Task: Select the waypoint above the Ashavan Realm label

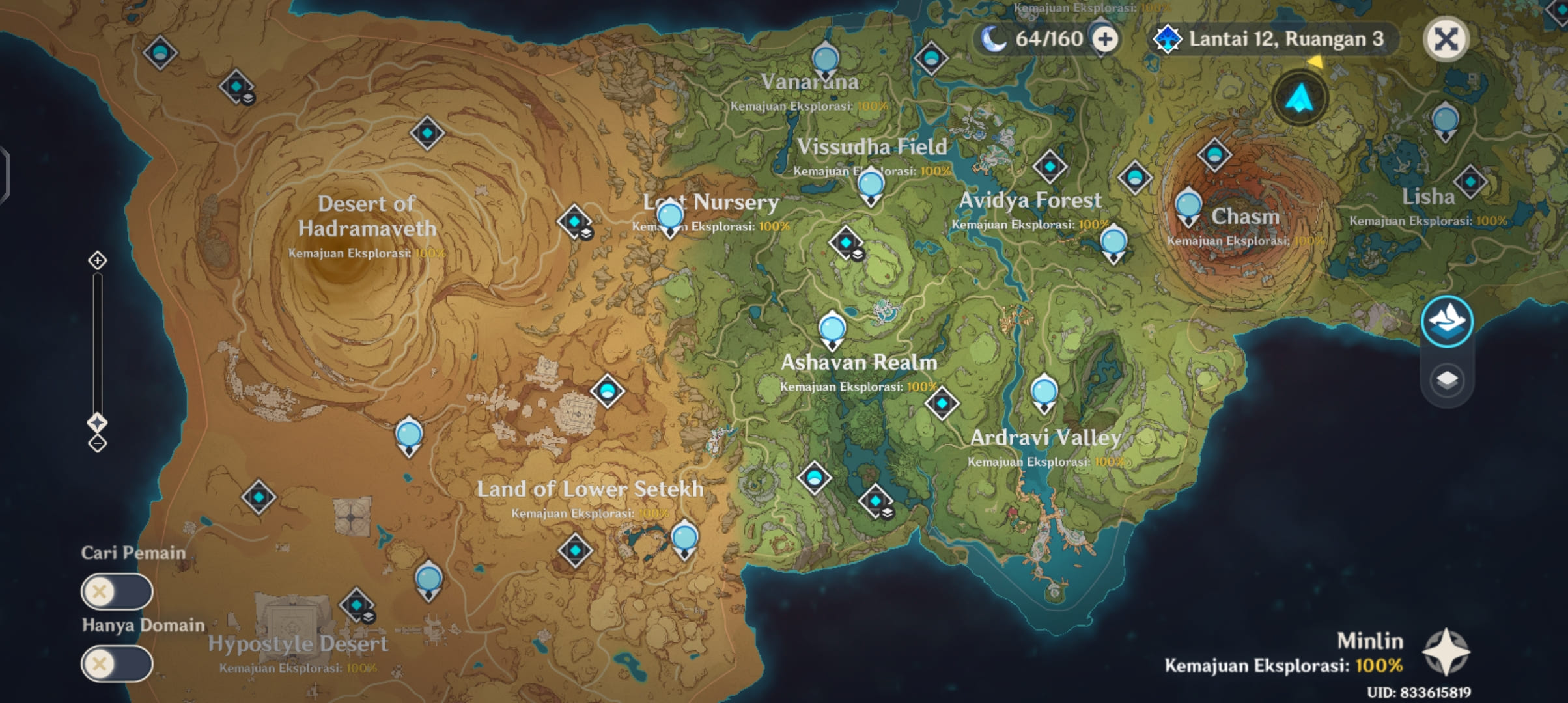Action: (832, 329)
